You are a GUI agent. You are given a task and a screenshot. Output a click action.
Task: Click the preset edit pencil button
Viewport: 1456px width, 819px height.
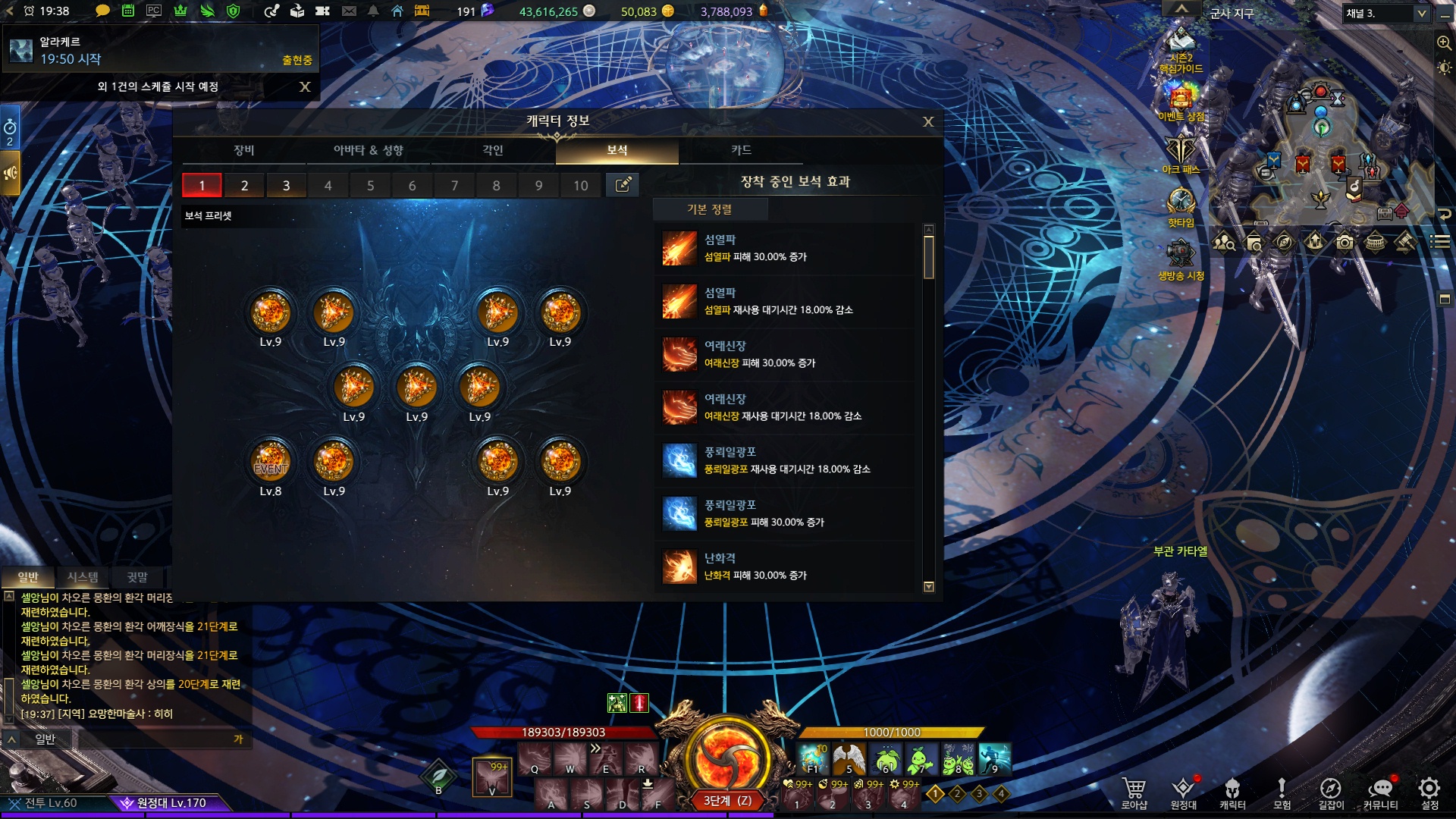[x=623, y=185]
